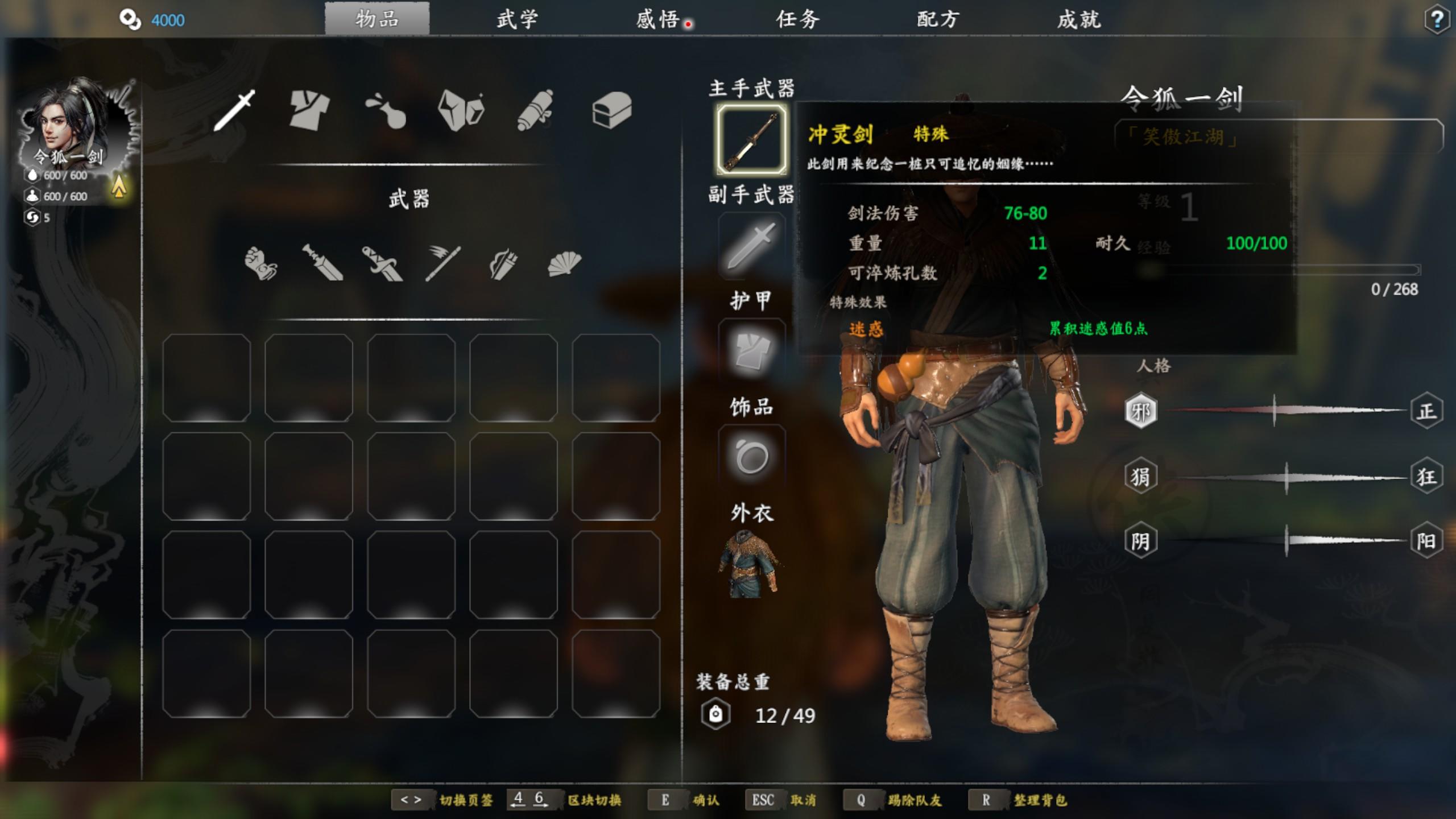Screen dimensions: 1456x819
Task: Select the equipped 冲灵剑 main-hand slot
Action: (751, 139)
